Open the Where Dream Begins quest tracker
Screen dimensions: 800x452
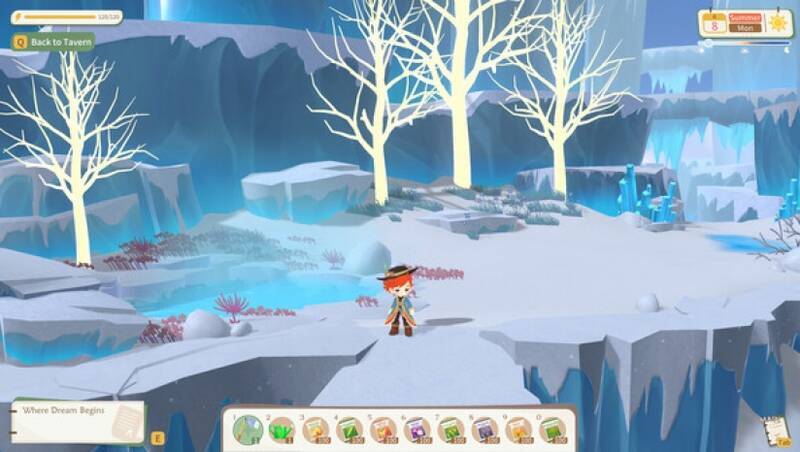coord(78,420)
